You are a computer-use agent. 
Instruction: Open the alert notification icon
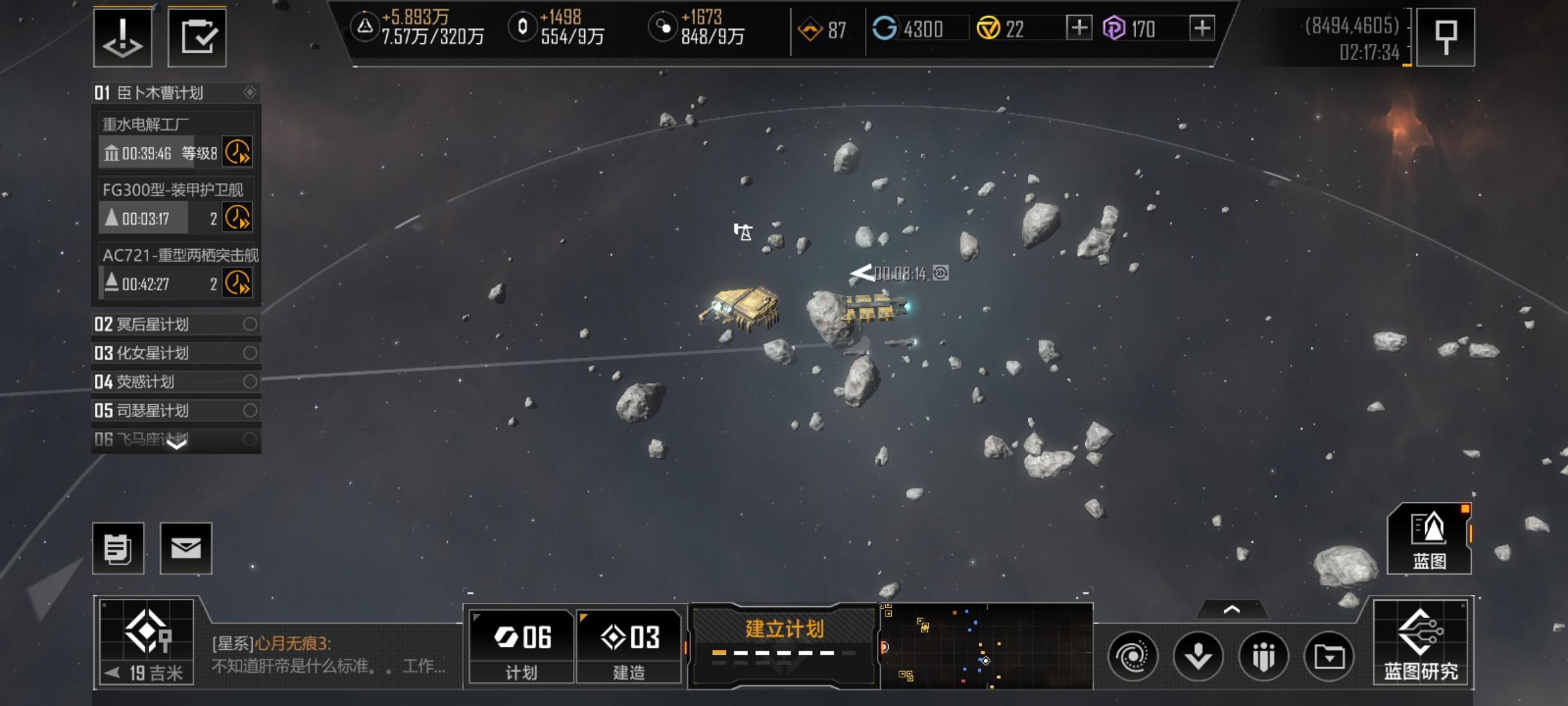click(123, 37)
